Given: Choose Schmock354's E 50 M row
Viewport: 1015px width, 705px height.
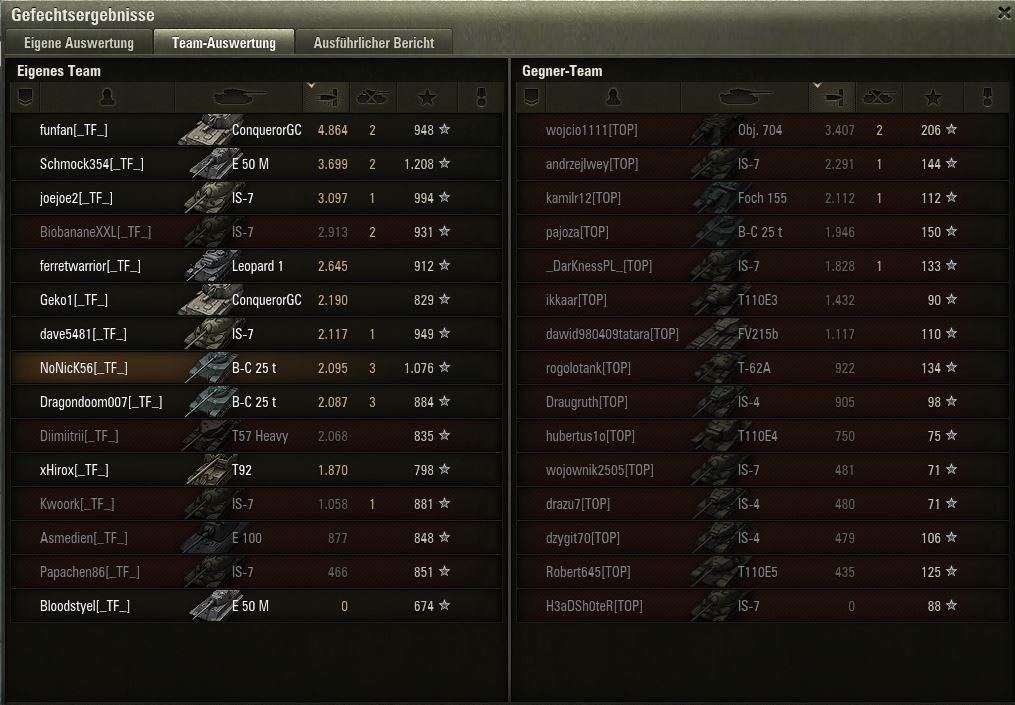Looking at the screenshot, I should coord(256,164).
